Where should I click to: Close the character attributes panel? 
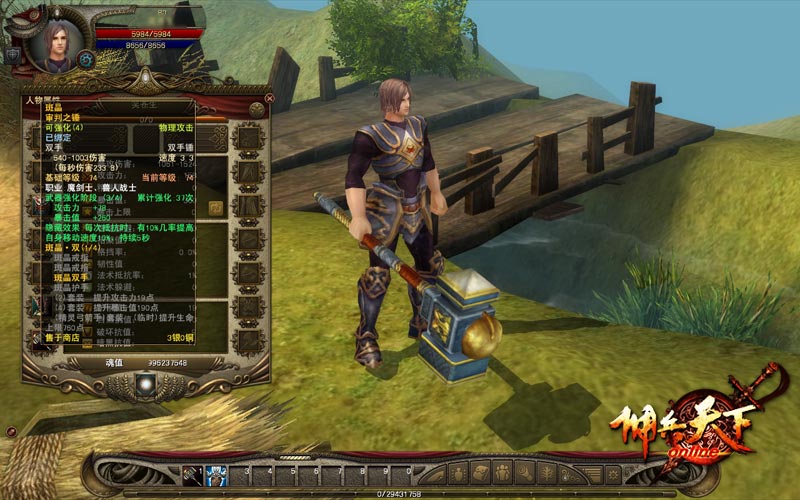click(x=268, y=98)
